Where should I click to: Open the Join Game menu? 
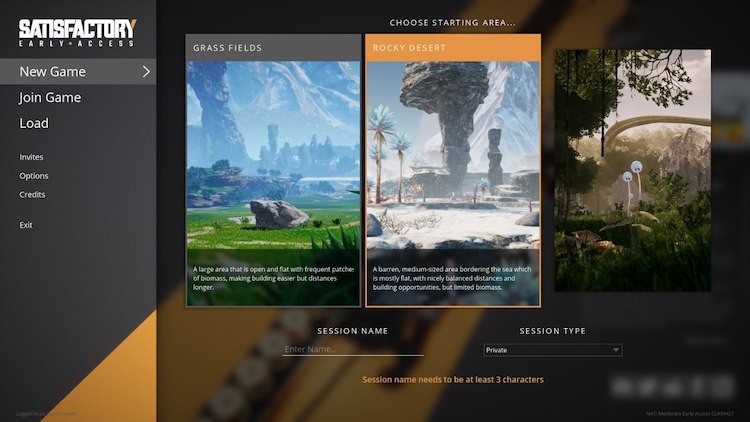(50, 98)
